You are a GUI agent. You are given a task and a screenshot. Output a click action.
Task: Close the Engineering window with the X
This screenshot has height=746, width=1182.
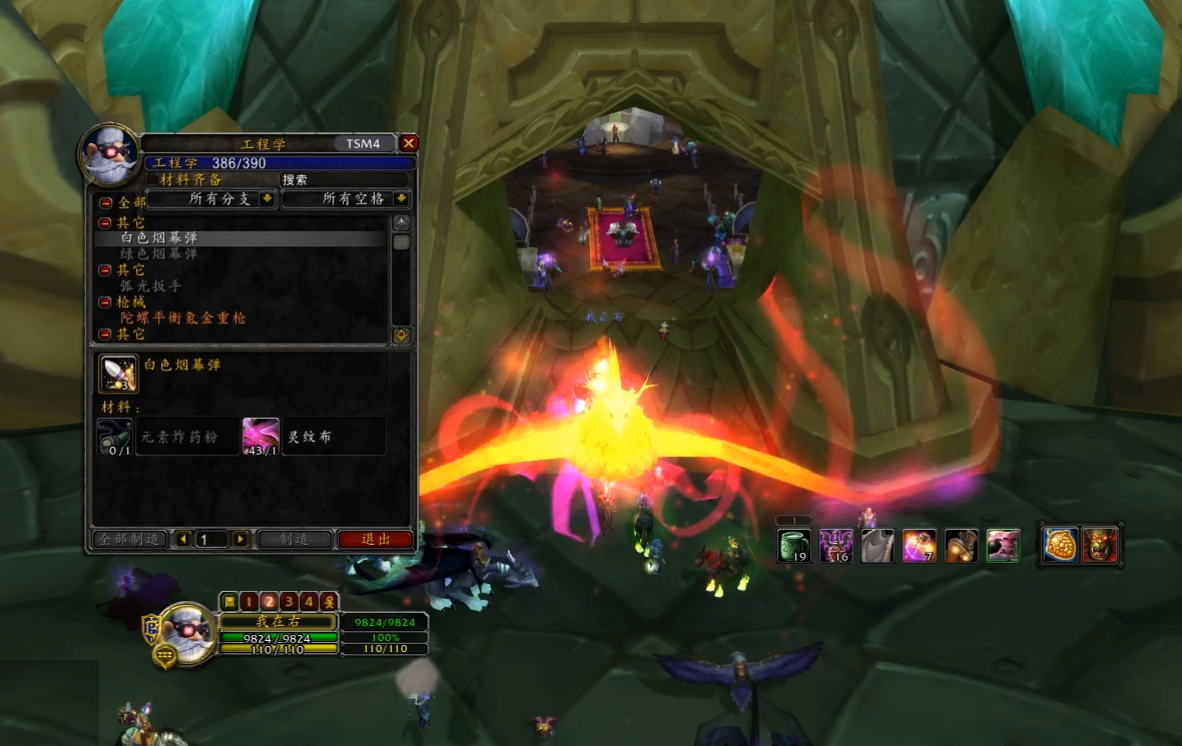(408, 143)
